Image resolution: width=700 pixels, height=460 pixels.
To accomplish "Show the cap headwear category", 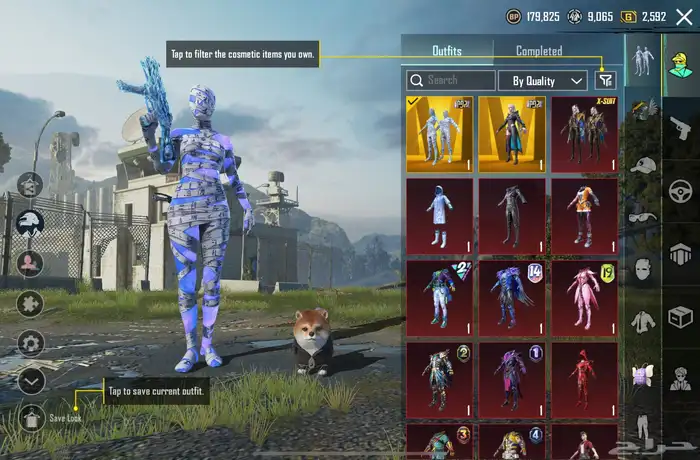I will coord(642,164).
